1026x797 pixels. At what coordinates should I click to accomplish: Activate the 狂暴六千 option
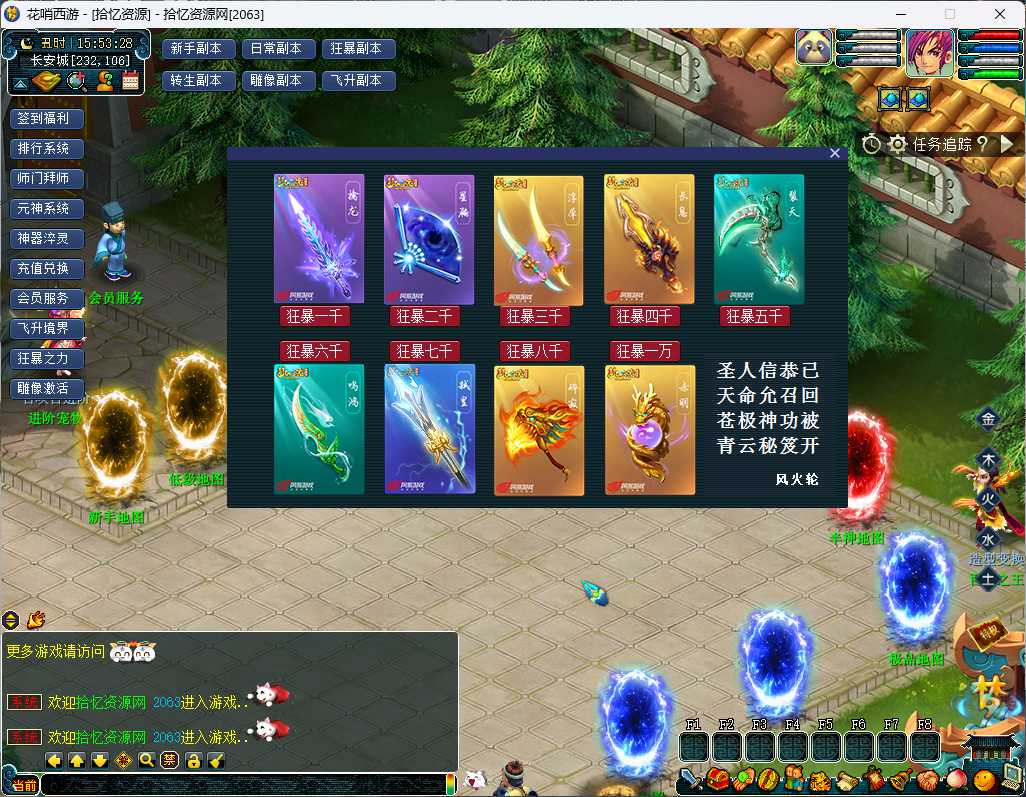click(314, 351)
